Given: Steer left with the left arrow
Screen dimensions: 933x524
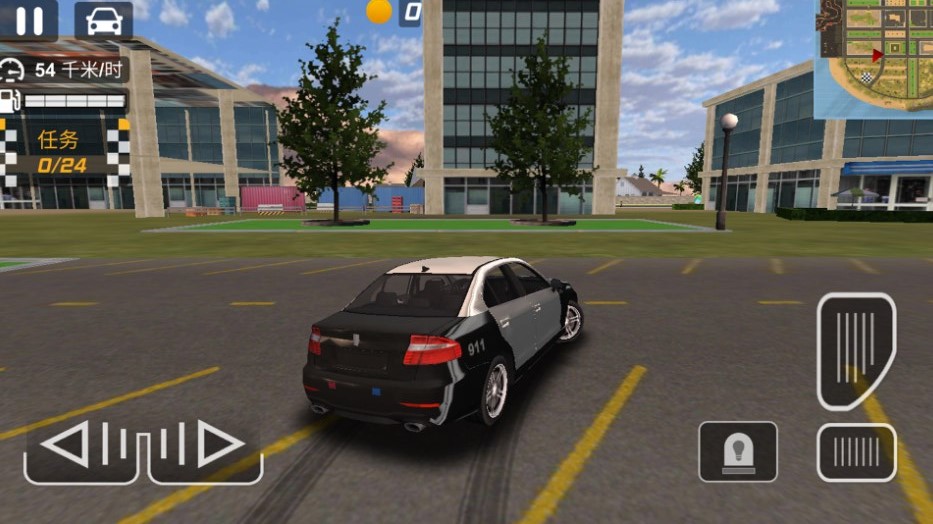Looking at the screenshot, I should pyautogui.click(x=80, y=445).
